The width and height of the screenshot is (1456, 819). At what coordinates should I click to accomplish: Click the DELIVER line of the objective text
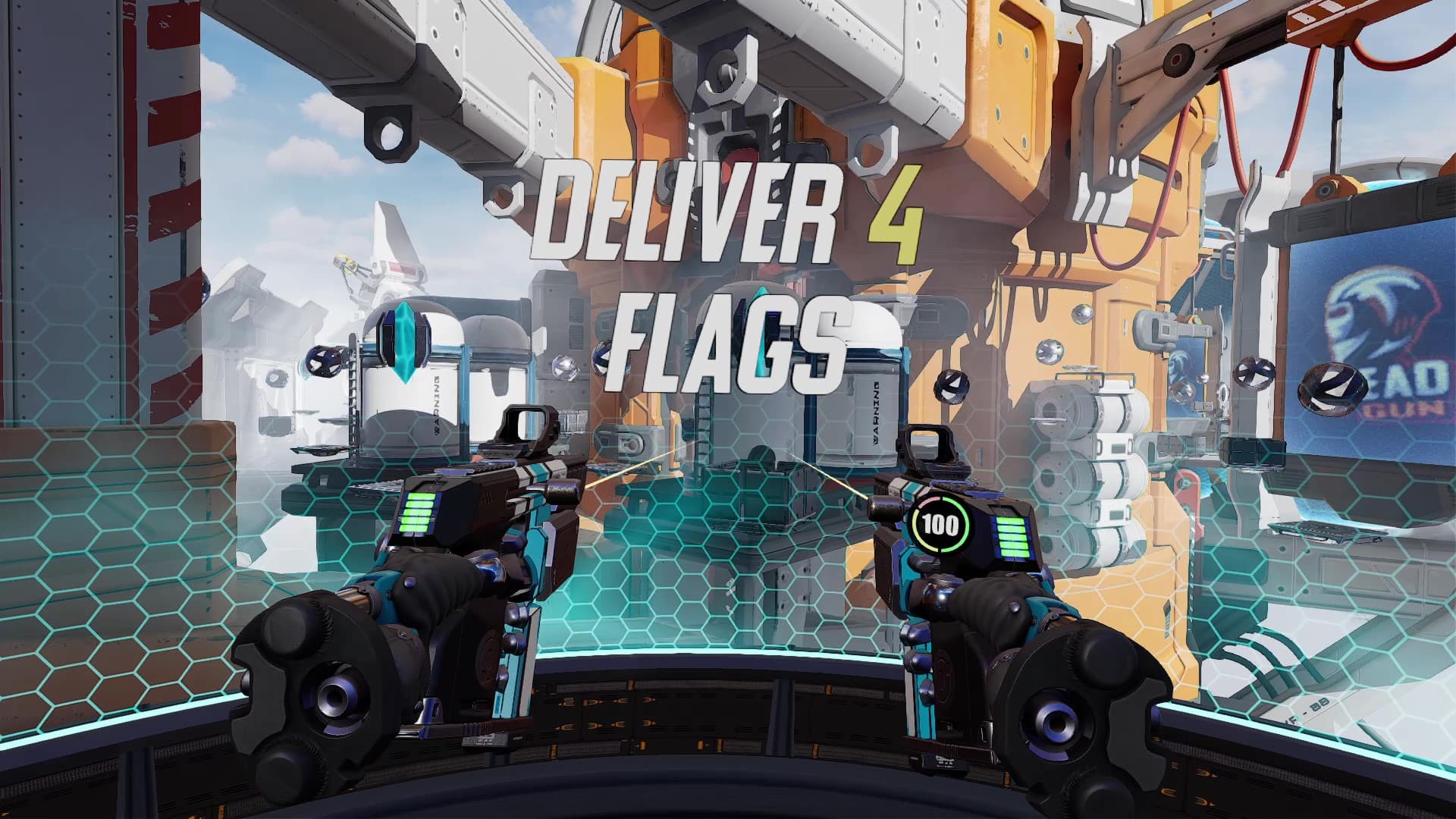click(690, 212)
